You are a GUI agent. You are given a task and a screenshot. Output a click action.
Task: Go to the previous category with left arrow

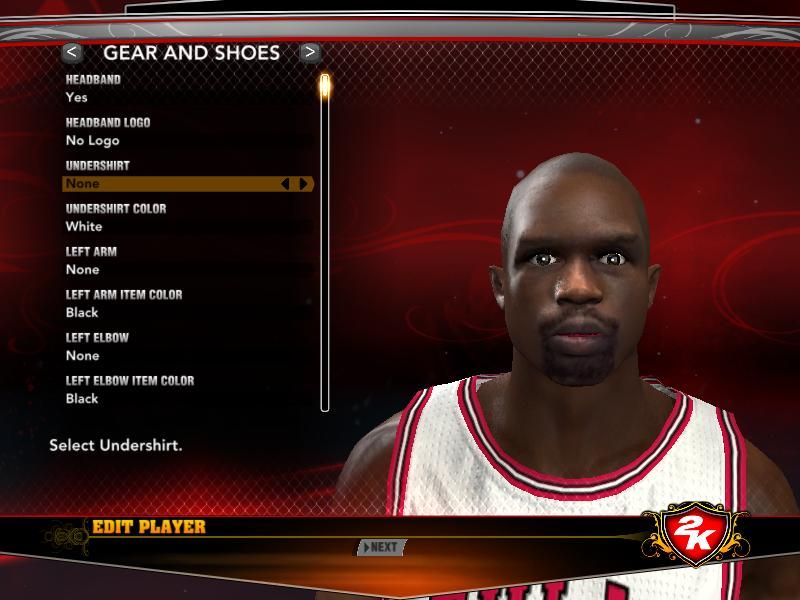click(71, 52)
